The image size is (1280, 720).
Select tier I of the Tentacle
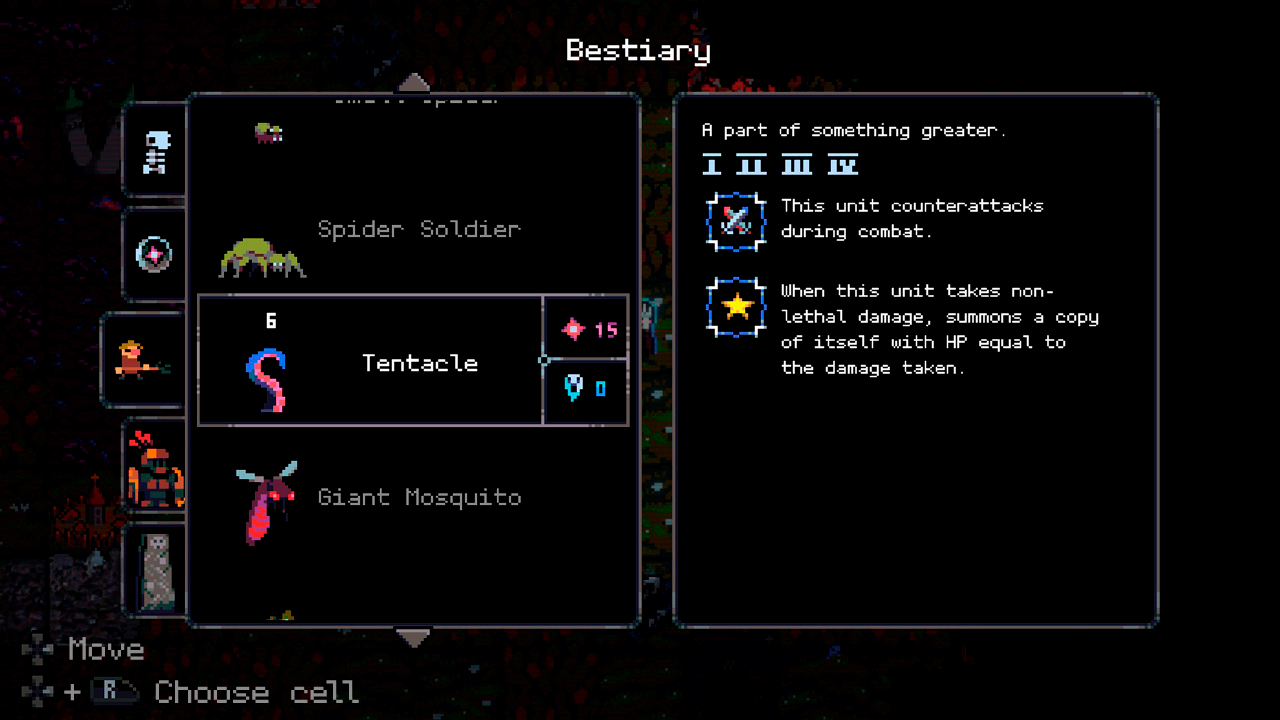(x=710, y=165)
